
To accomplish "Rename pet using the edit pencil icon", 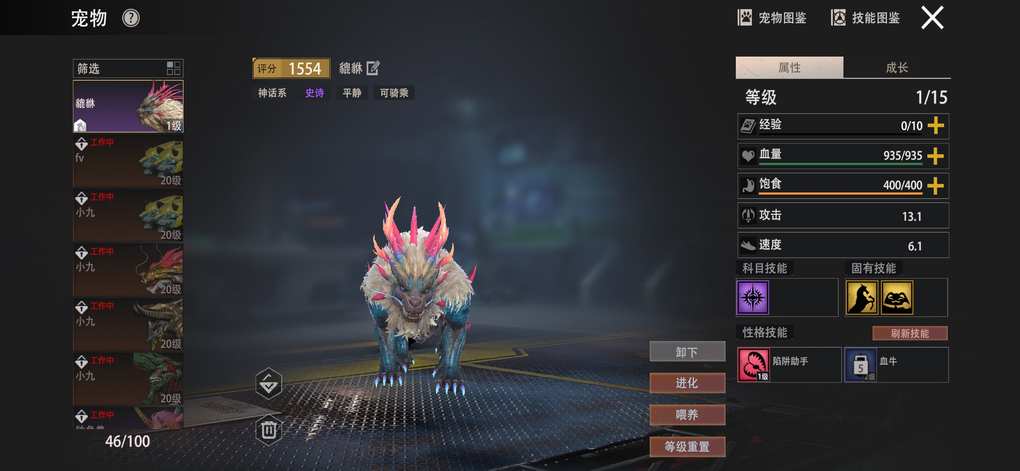I will coord(374,68).
